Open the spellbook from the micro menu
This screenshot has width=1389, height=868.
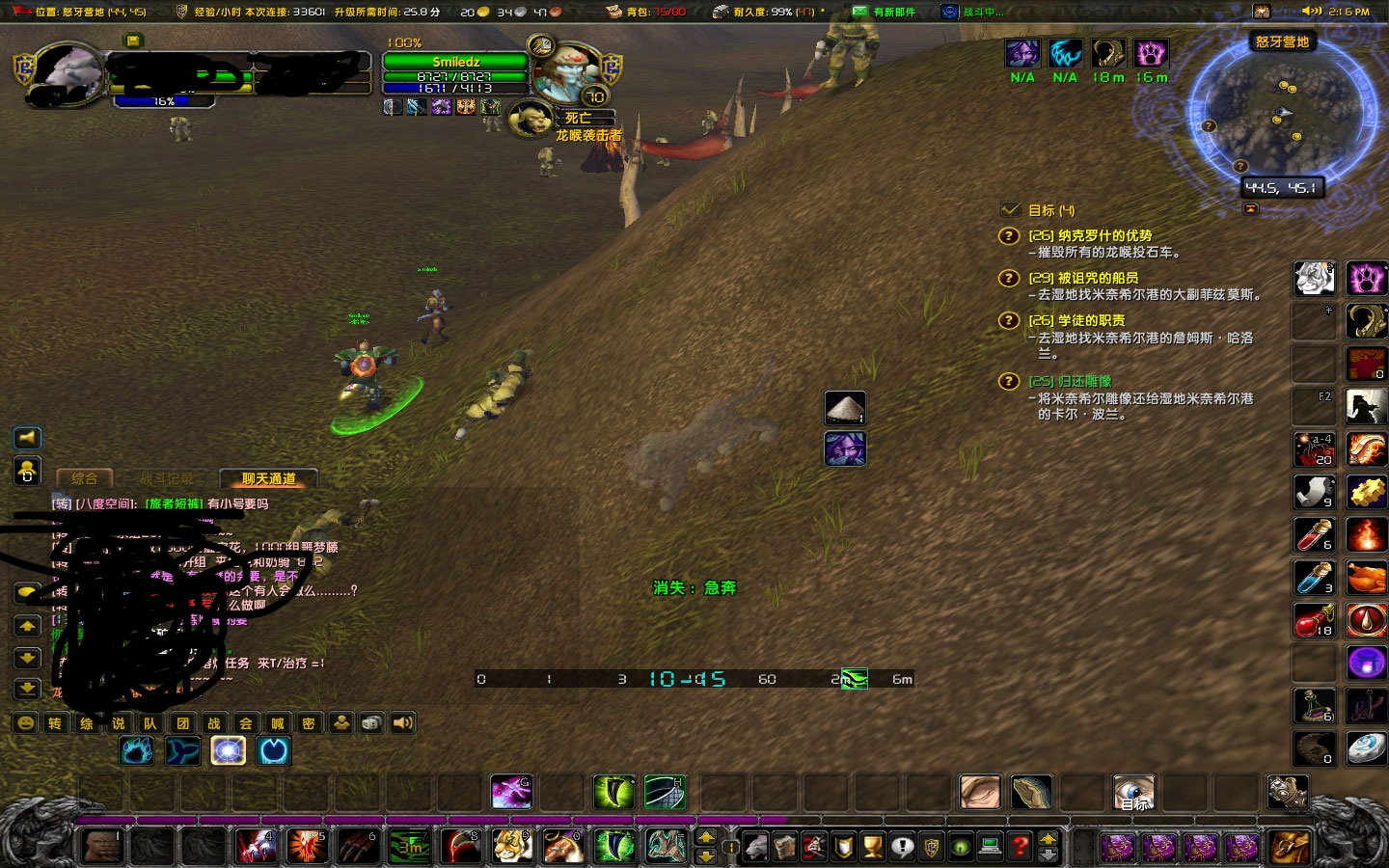coord(785,846)
